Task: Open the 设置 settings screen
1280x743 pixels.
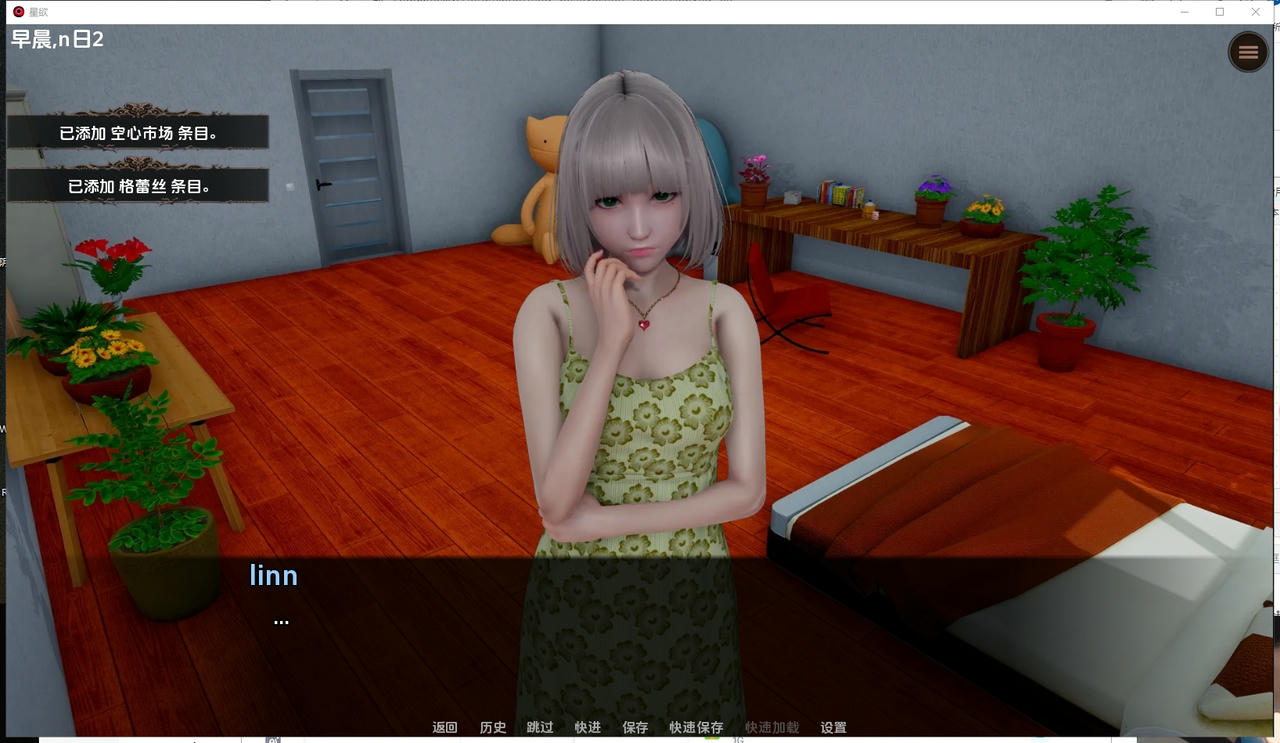Action: click(833, 727)
